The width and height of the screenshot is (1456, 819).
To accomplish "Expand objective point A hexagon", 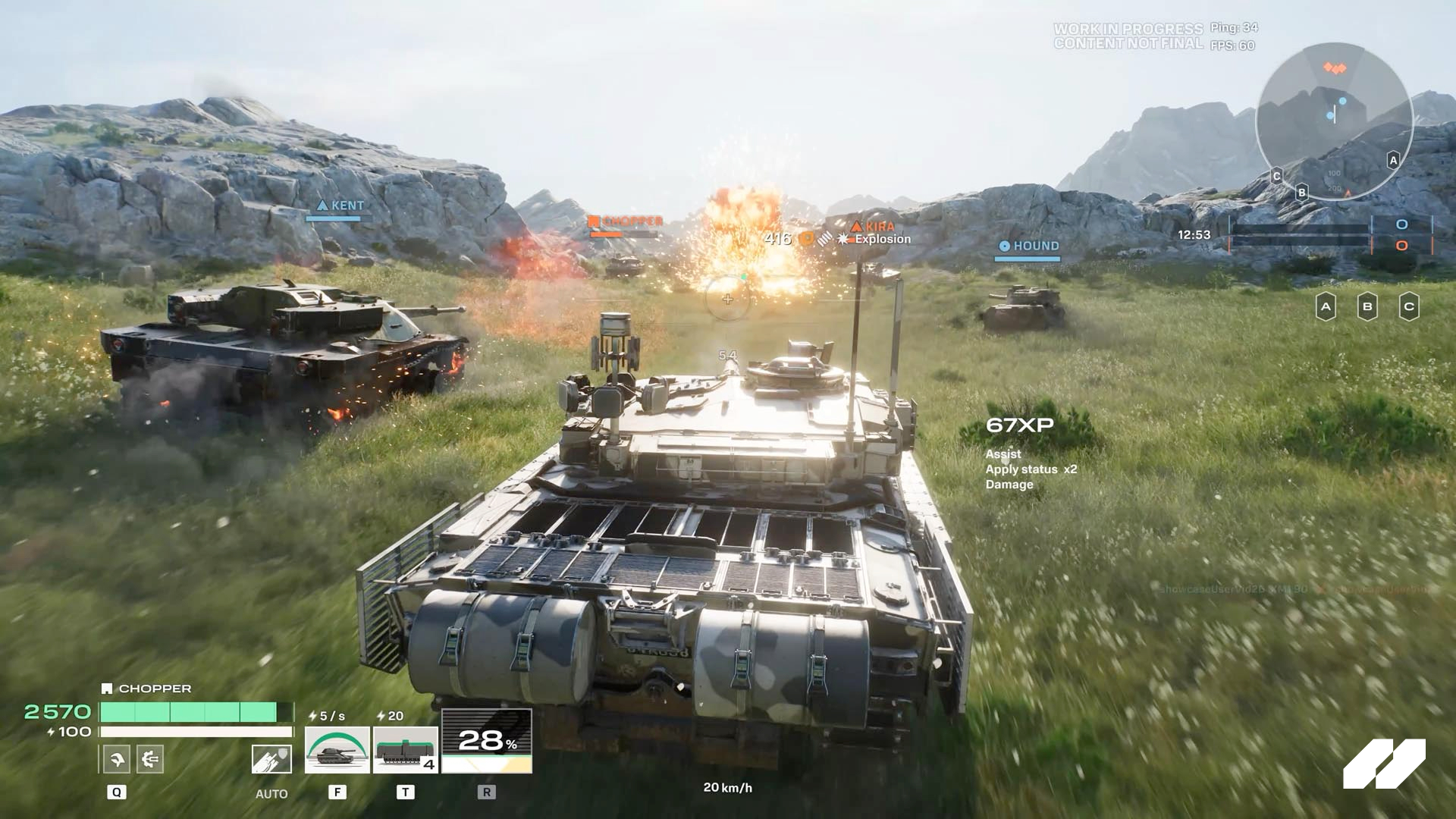I will pos(1325,306).
